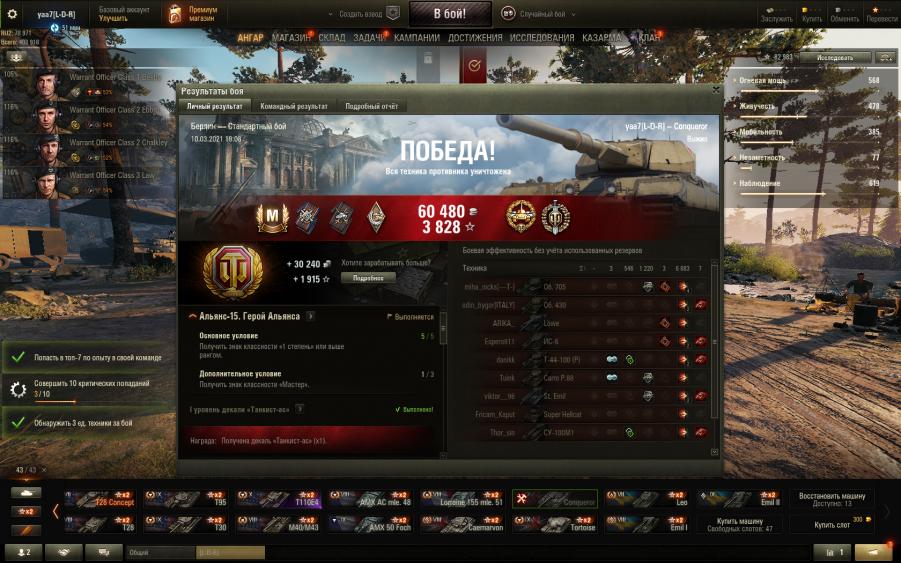Click «Купить машину» to buy a vehicle
The height and width of the screenshot is (563, 901).
(739, 523)
